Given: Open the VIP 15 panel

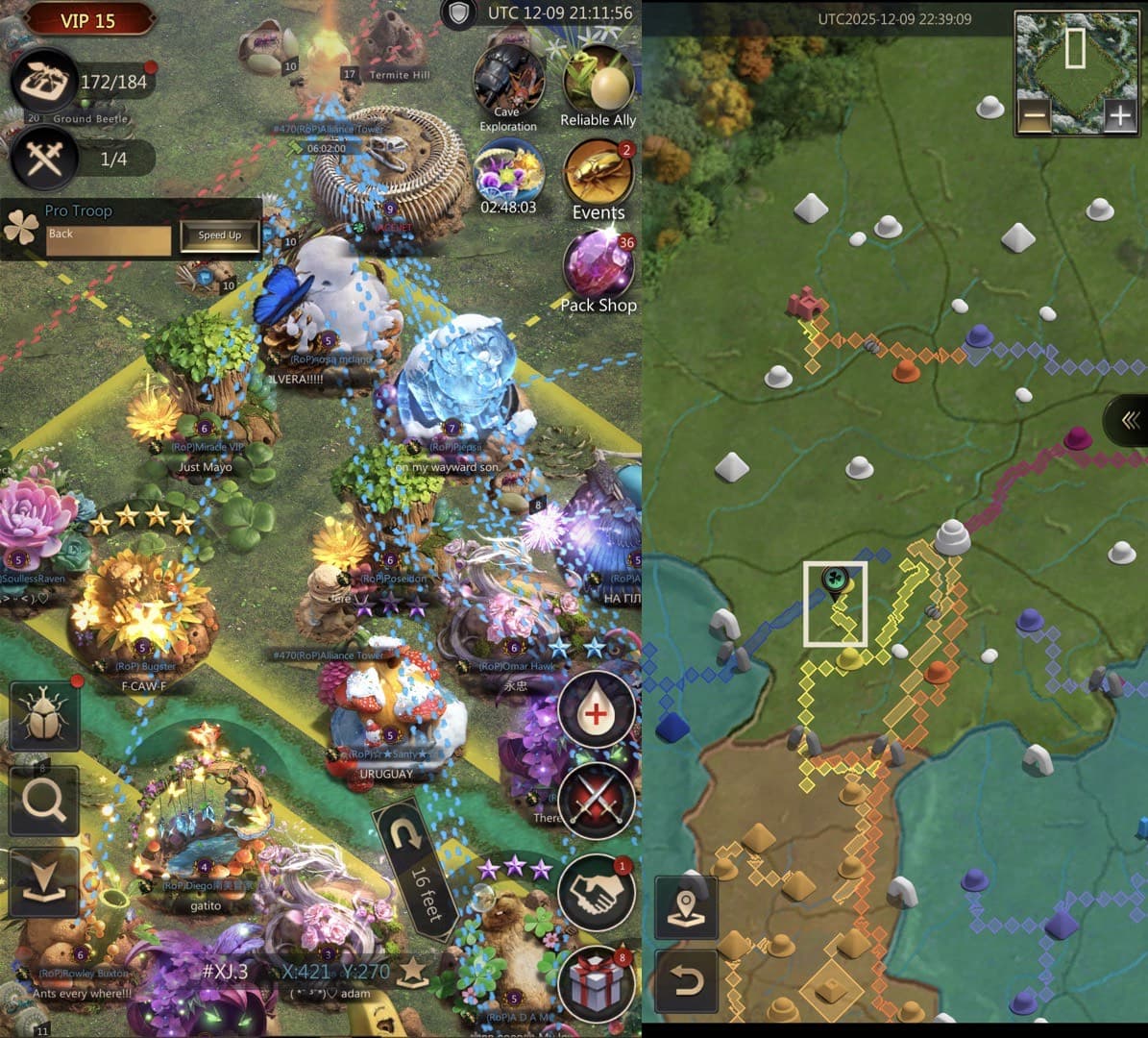Looking at the screenshot, I should point(88,20).
